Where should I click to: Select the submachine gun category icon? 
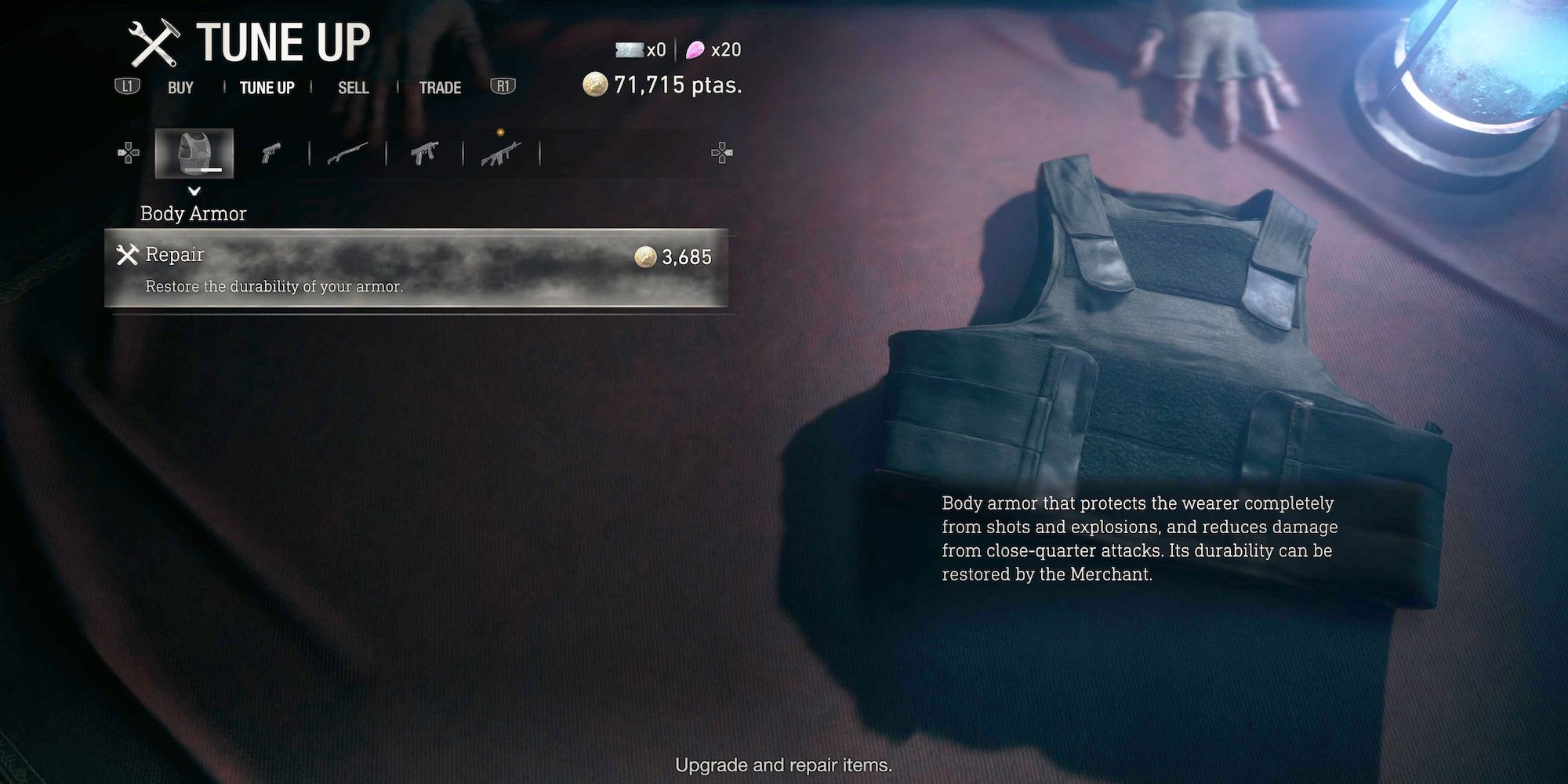tap(424, 153)
